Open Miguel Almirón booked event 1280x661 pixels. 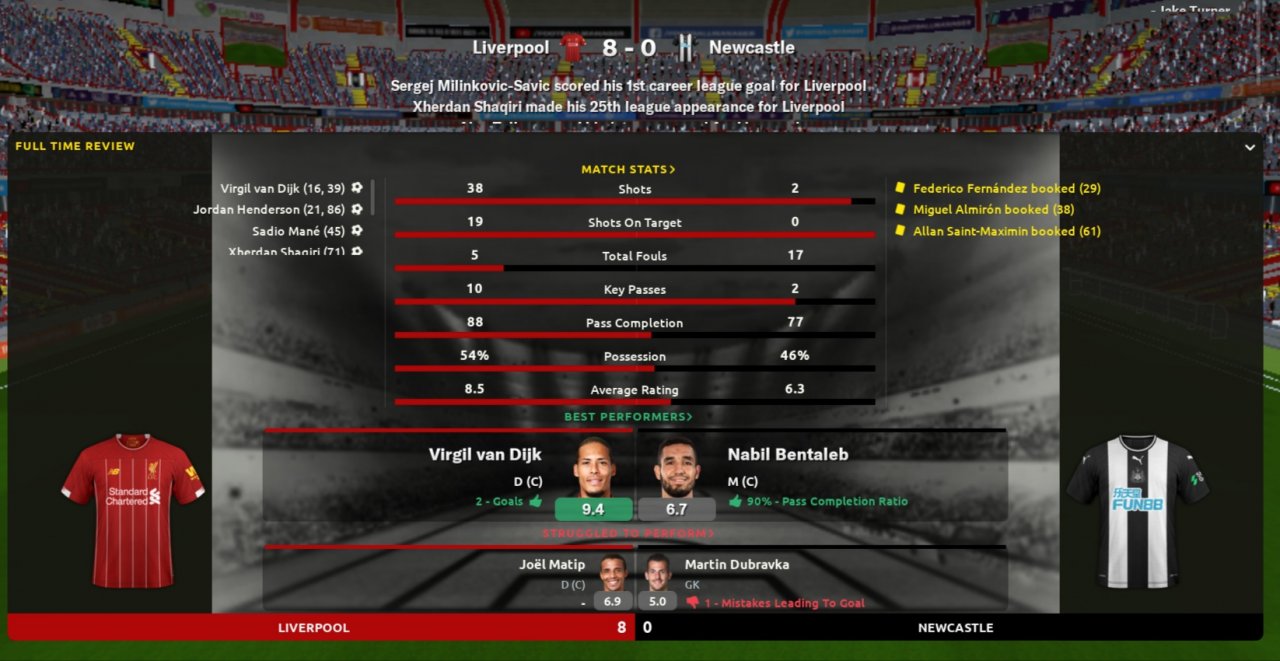pyautogui.click(x=980, y=210)
